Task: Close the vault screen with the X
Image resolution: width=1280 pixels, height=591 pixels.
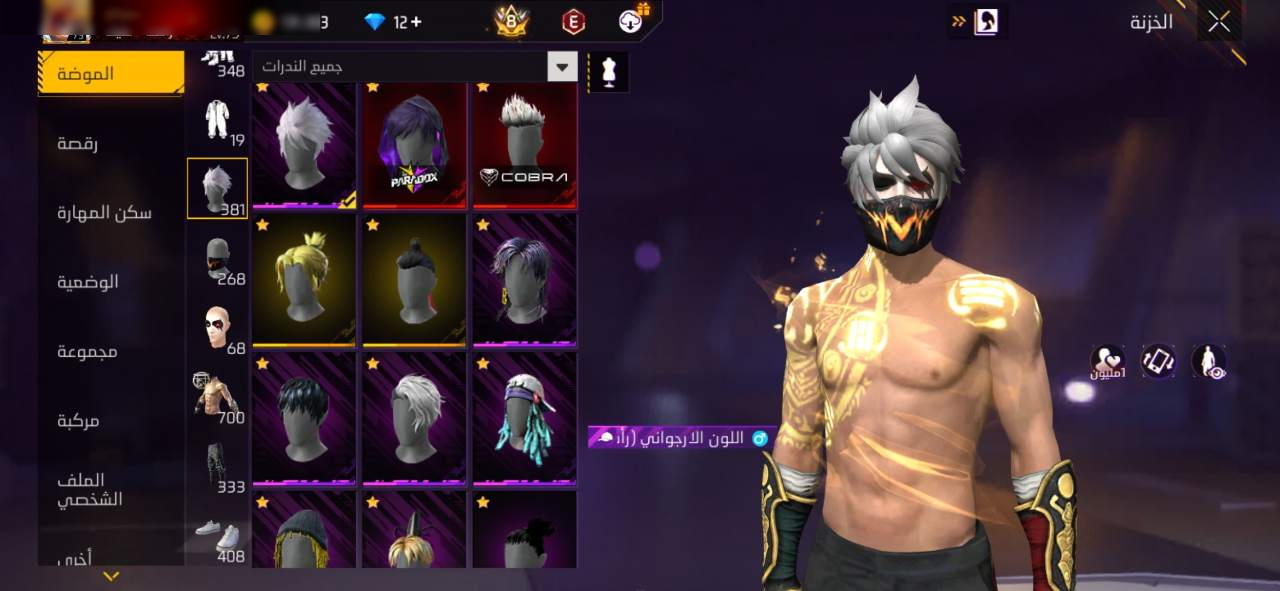Action: 1218,22
